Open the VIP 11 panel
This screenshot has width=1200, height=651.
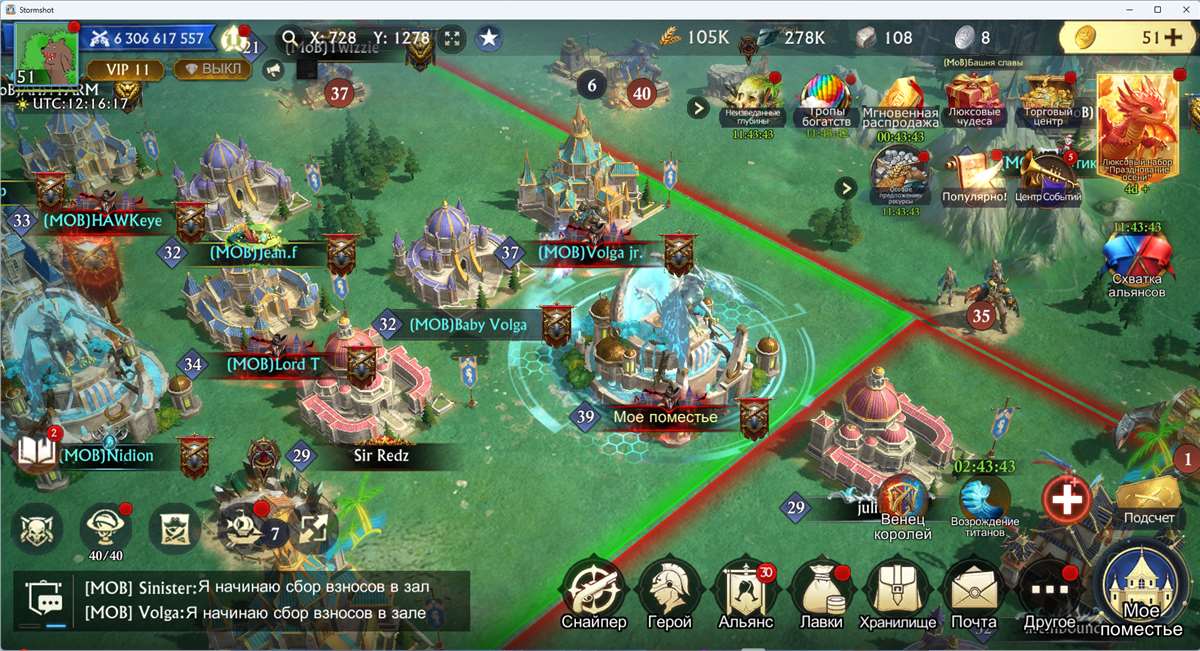point(122,70)
